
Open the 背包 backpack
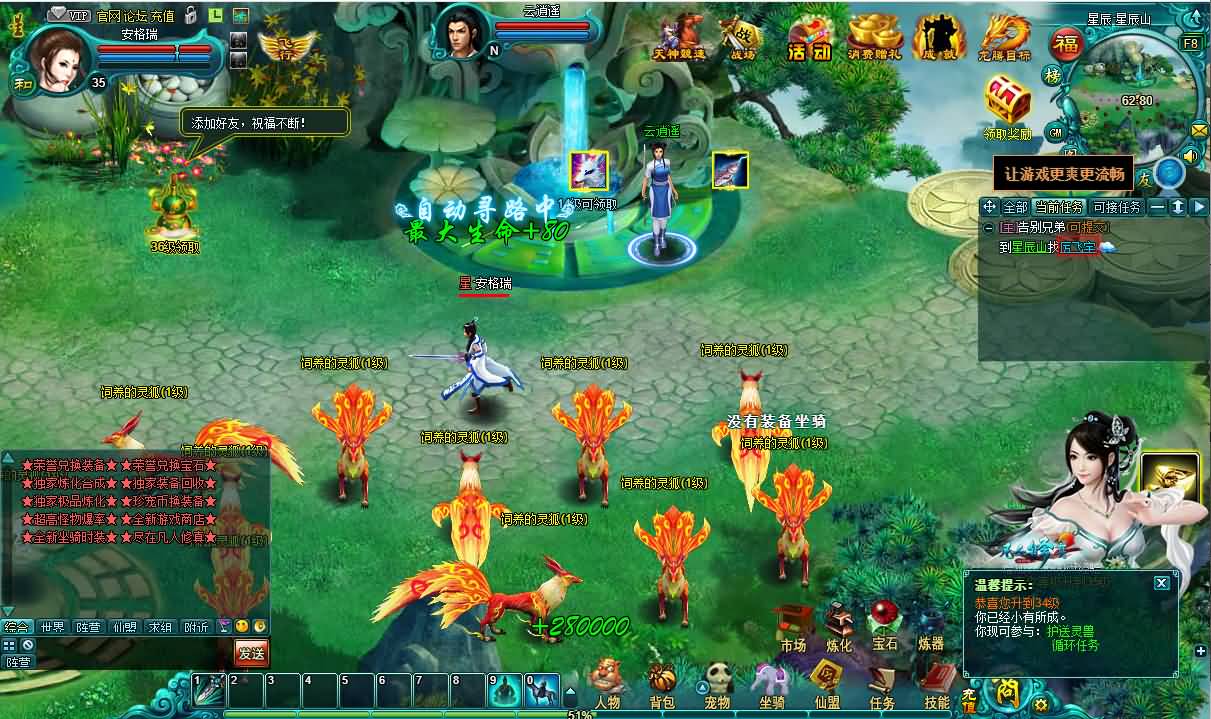(x=662, y=684)
